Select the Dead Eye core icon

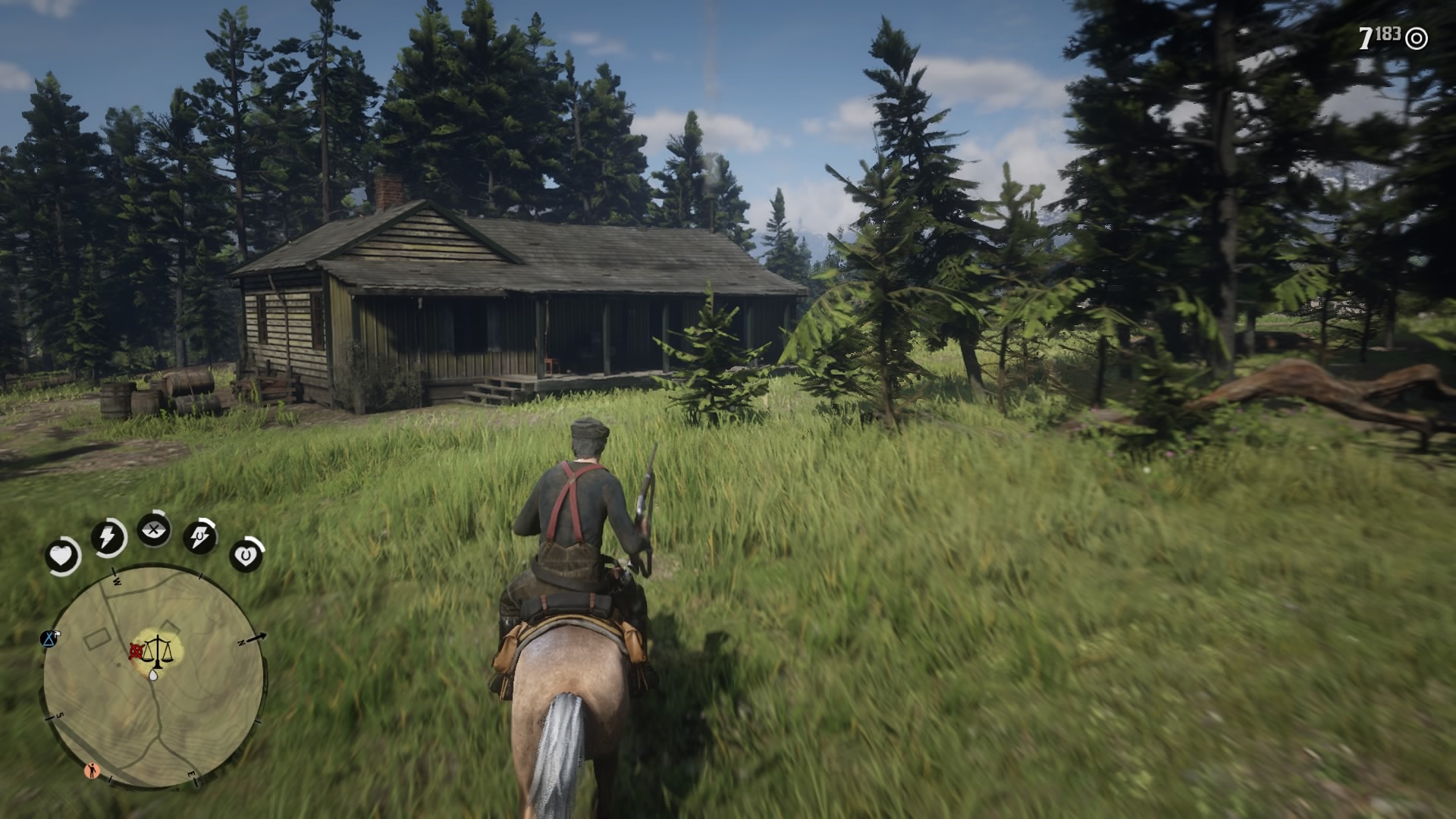[x=152, y=530]
